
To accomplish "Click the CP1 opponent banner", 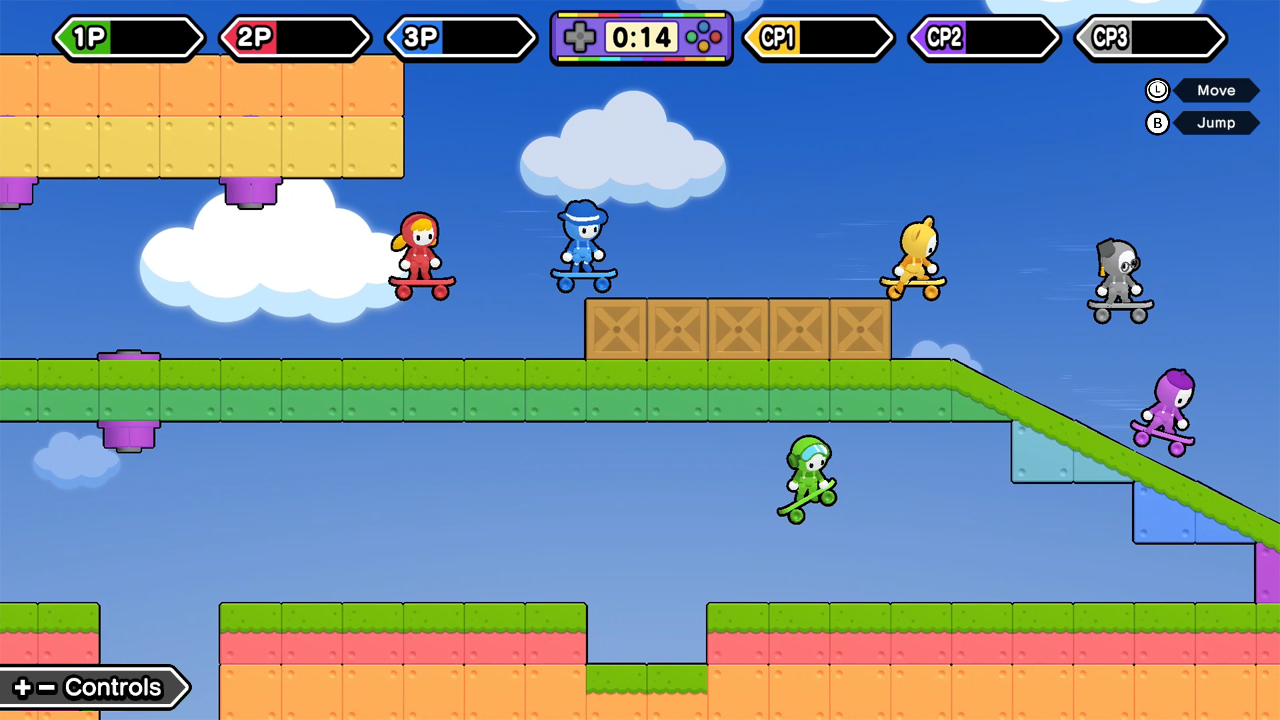I will [818, 38].
